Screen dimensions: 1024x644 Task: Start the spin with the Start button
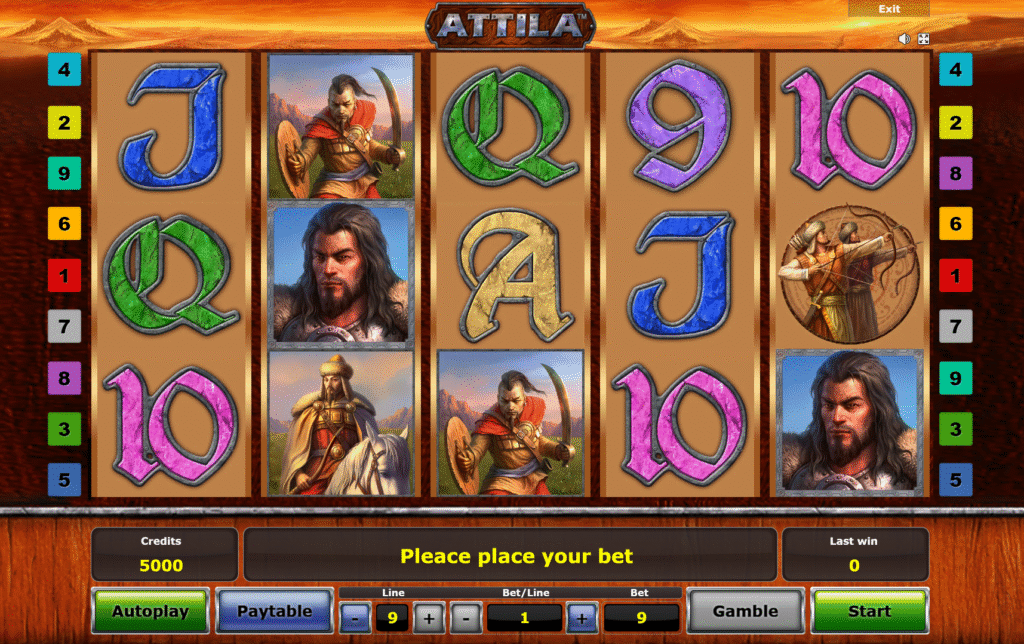pos(869,610)
